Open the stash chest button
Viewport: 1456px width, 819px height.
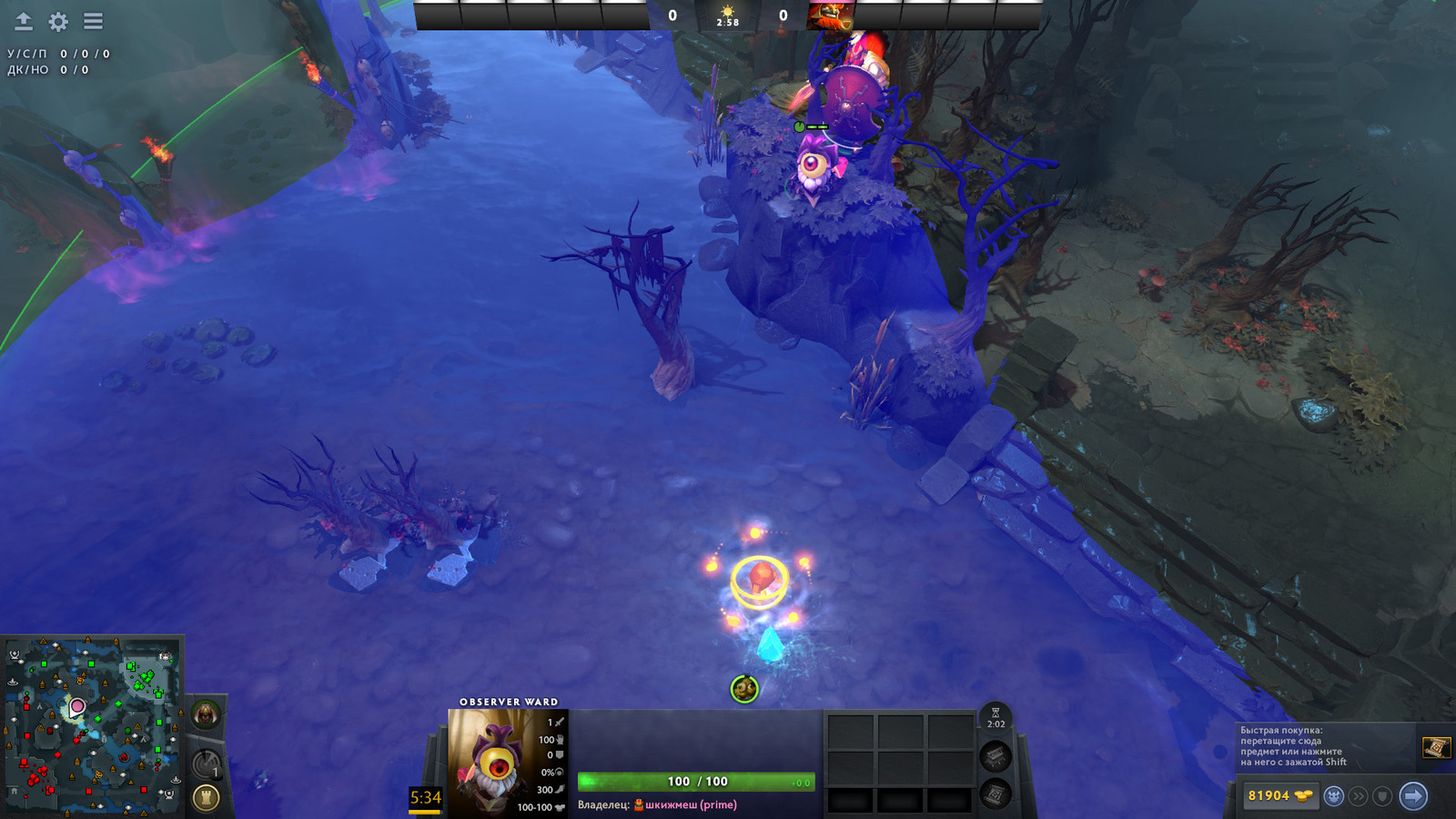(996, 755)
